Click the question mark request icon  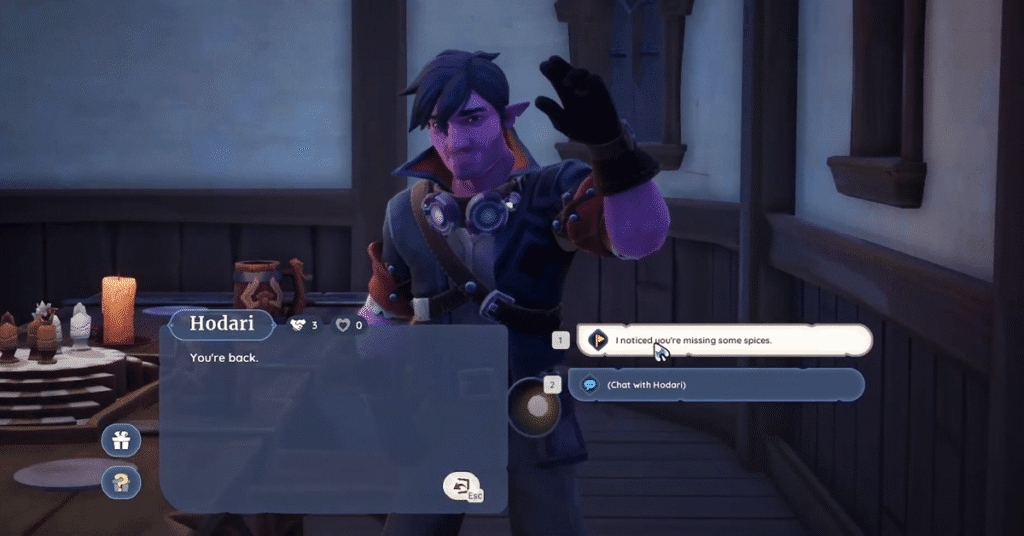[x=121, y=482]
